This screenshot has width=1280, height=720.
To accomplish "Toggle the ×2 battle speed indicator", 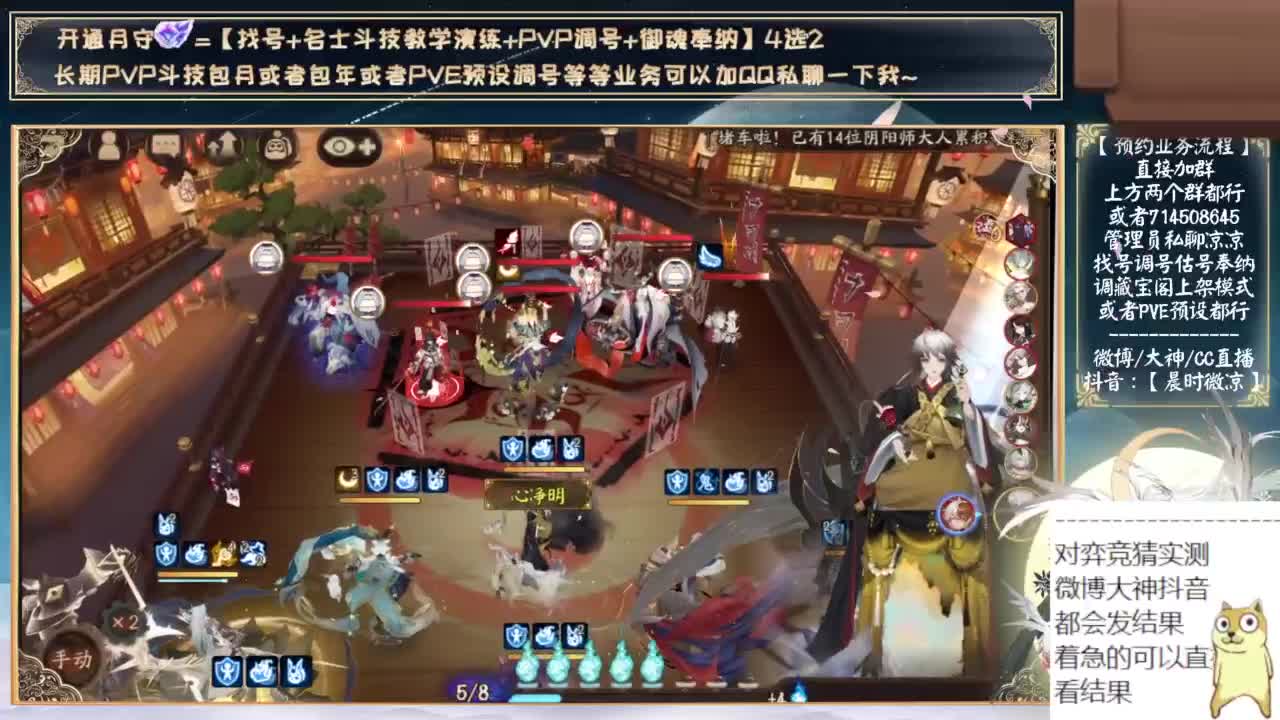I will [x=125, y=621].
